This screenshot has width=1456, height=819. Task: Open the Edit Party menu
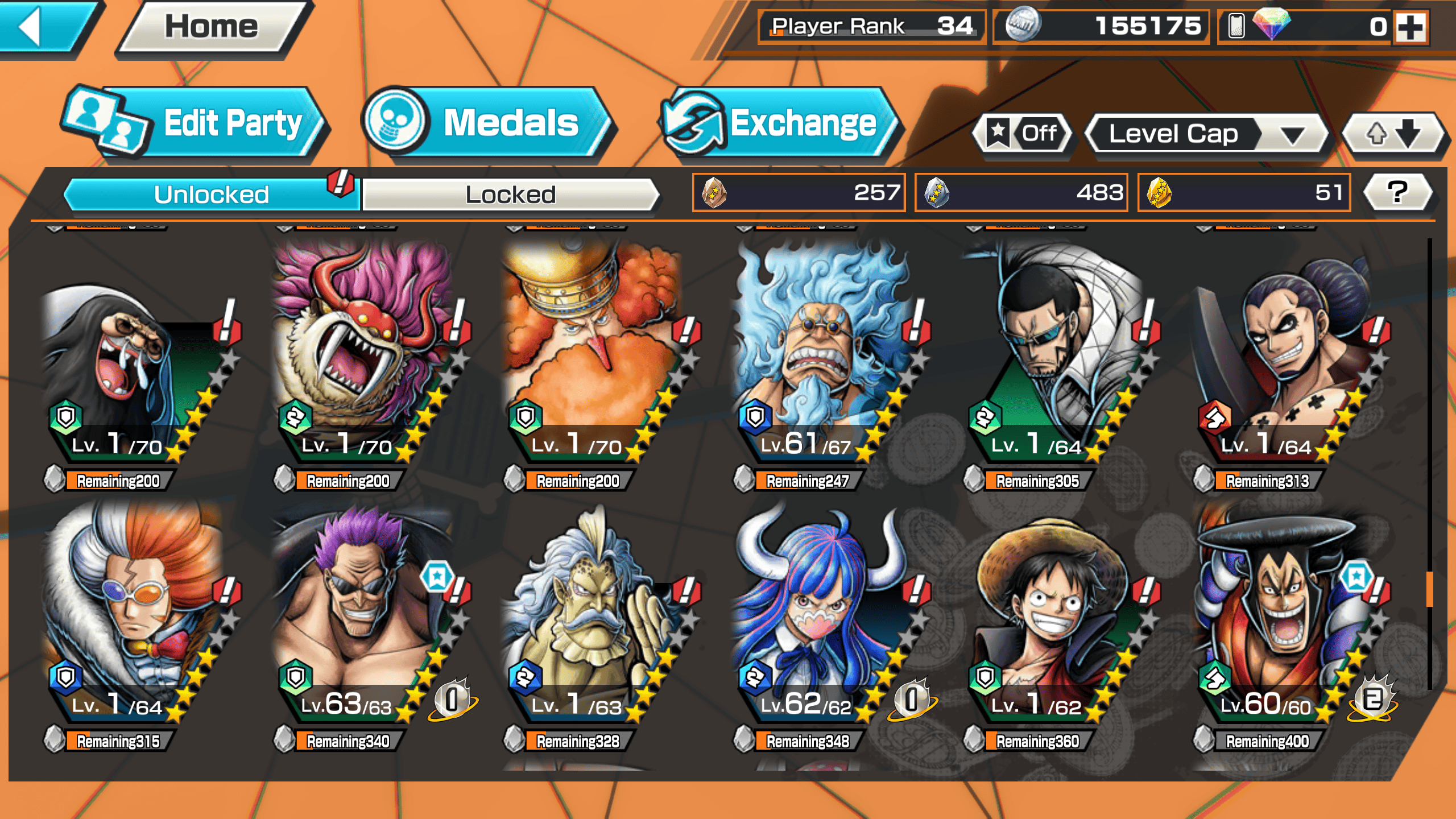(x=196, y=123)
